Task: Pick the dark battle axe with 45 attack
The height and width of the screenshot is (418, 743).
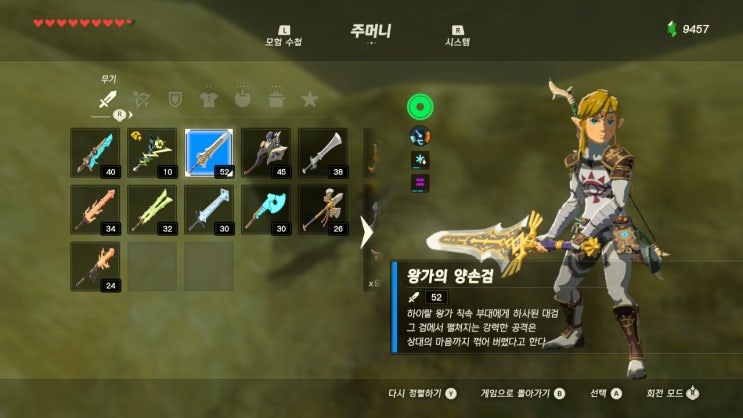Action: pos(266,153)
